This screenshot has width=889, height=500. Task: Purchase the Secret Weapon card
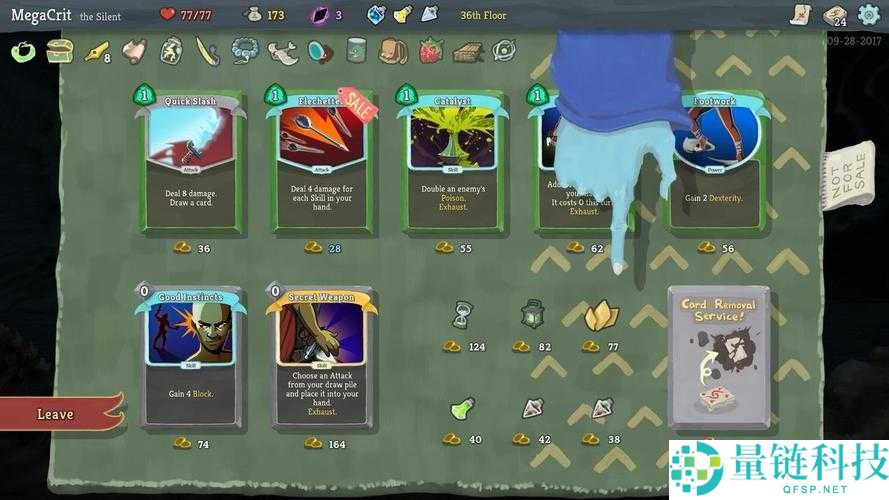pos(321,355)
